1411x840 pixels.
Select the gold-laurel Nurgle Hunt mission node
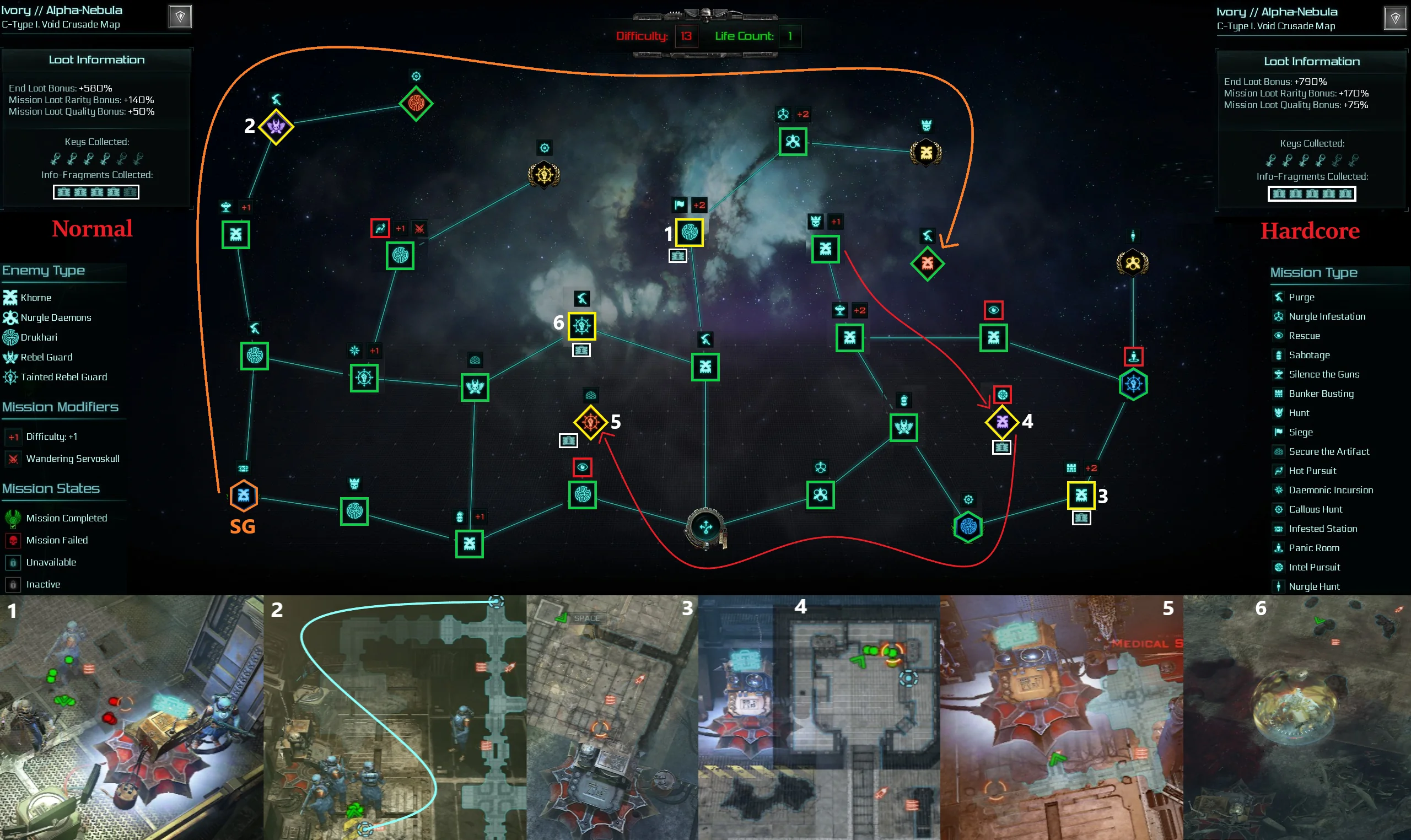click(1132, 263)
